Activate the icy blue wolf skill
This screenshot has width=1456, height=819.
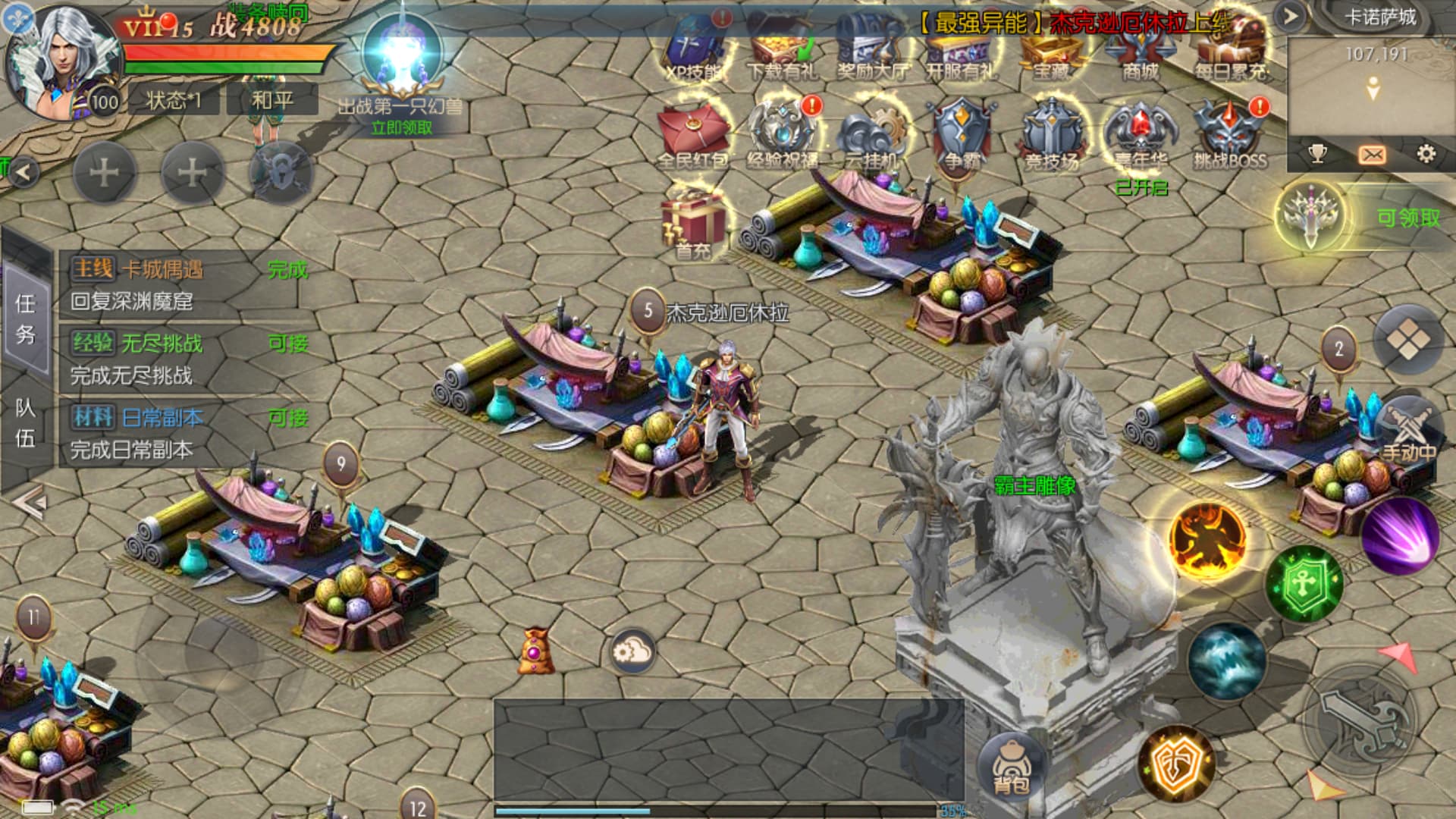tap(1226, 661)
